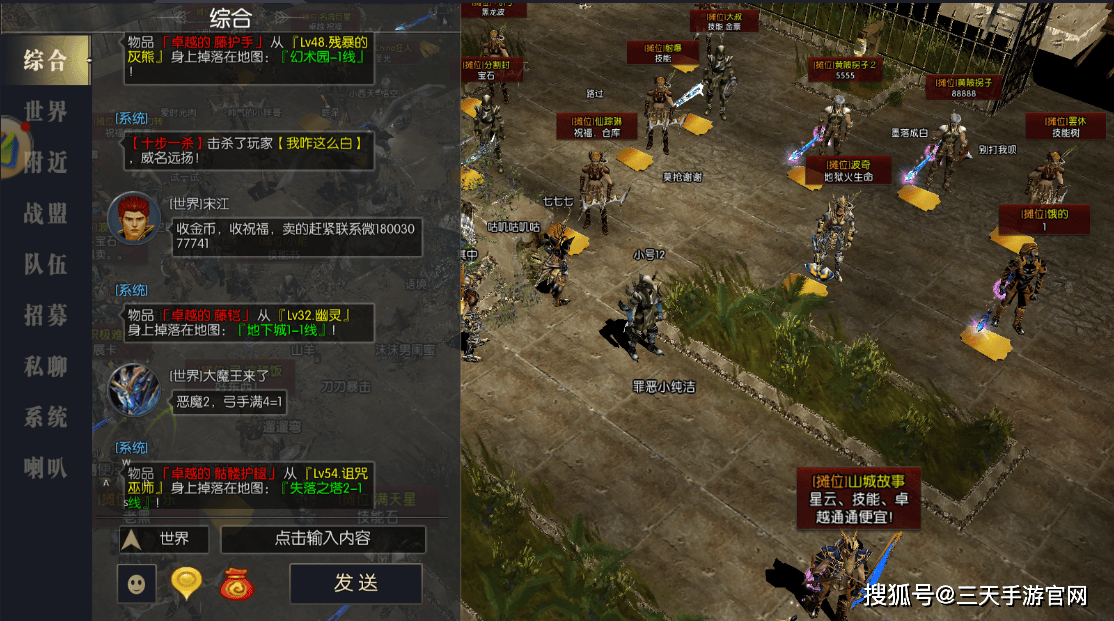
Task: Click 大魔王来了's avatar in chat
Action: coord(132,389)
